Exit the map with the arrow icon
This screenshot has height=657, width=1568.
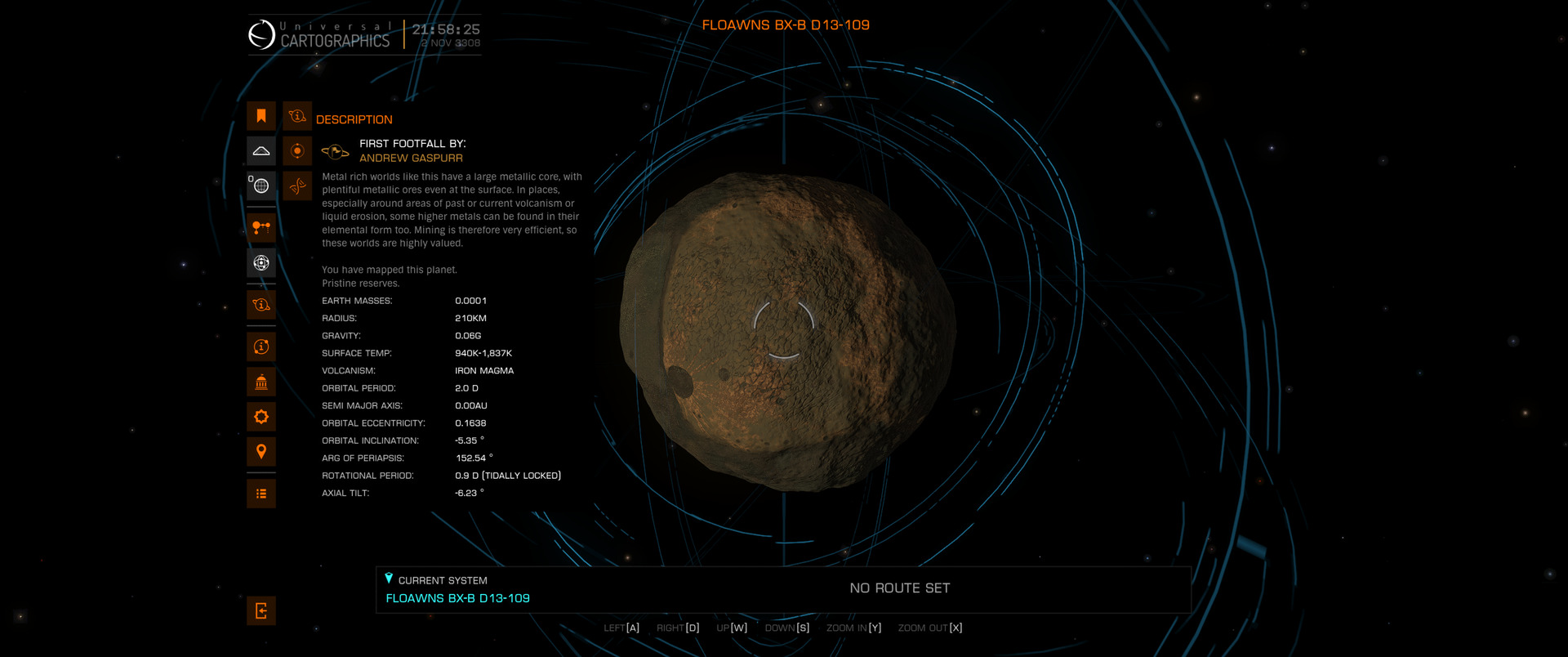261,610
